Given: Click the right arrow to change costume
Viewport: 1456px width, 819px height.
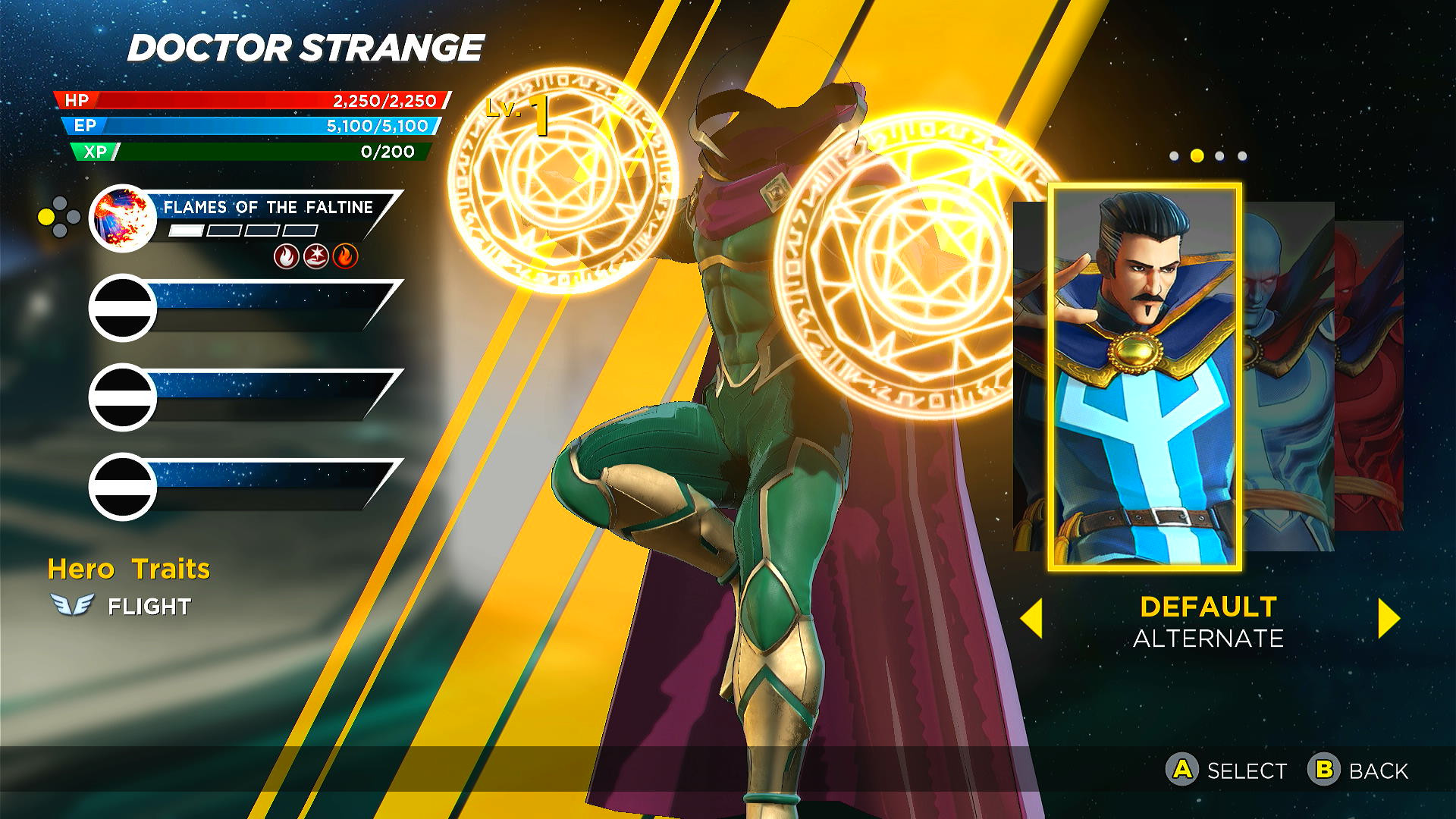Looking at the screenshot, I should tap(1386, 620).
